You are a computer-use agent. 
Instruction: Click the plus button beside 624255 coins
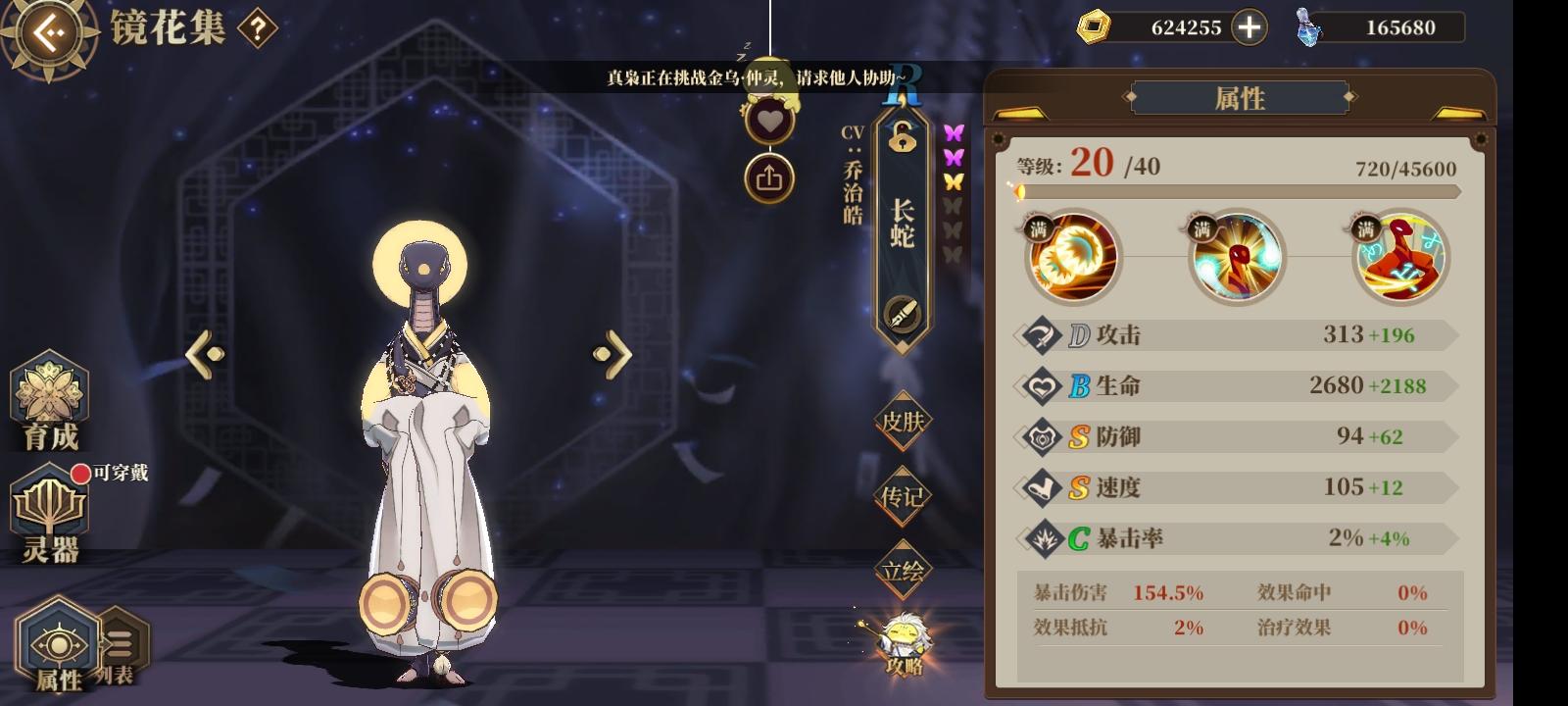pyautogui.click(x=1247, y=26)
